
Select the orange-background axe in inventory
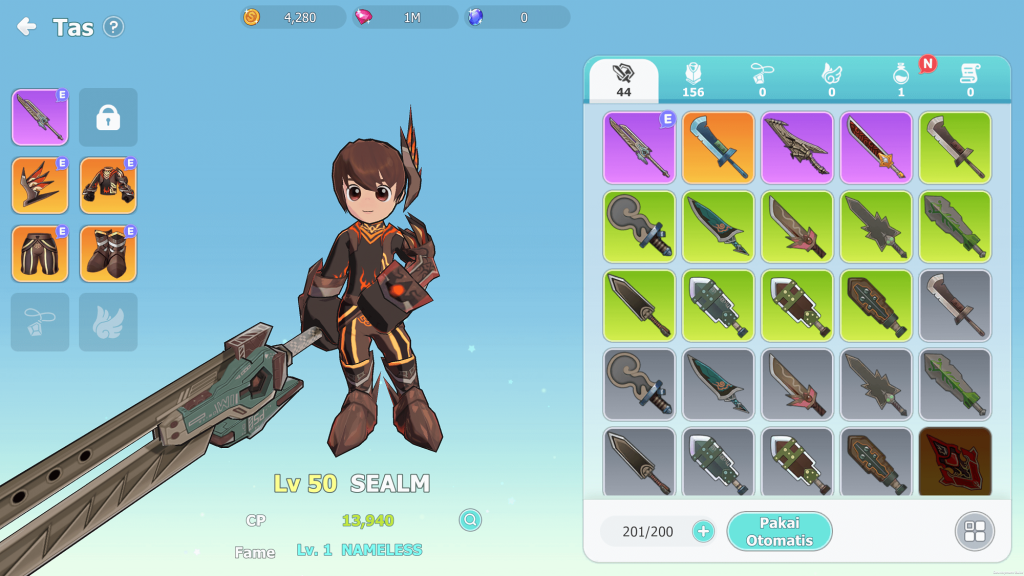coord(718,147)
